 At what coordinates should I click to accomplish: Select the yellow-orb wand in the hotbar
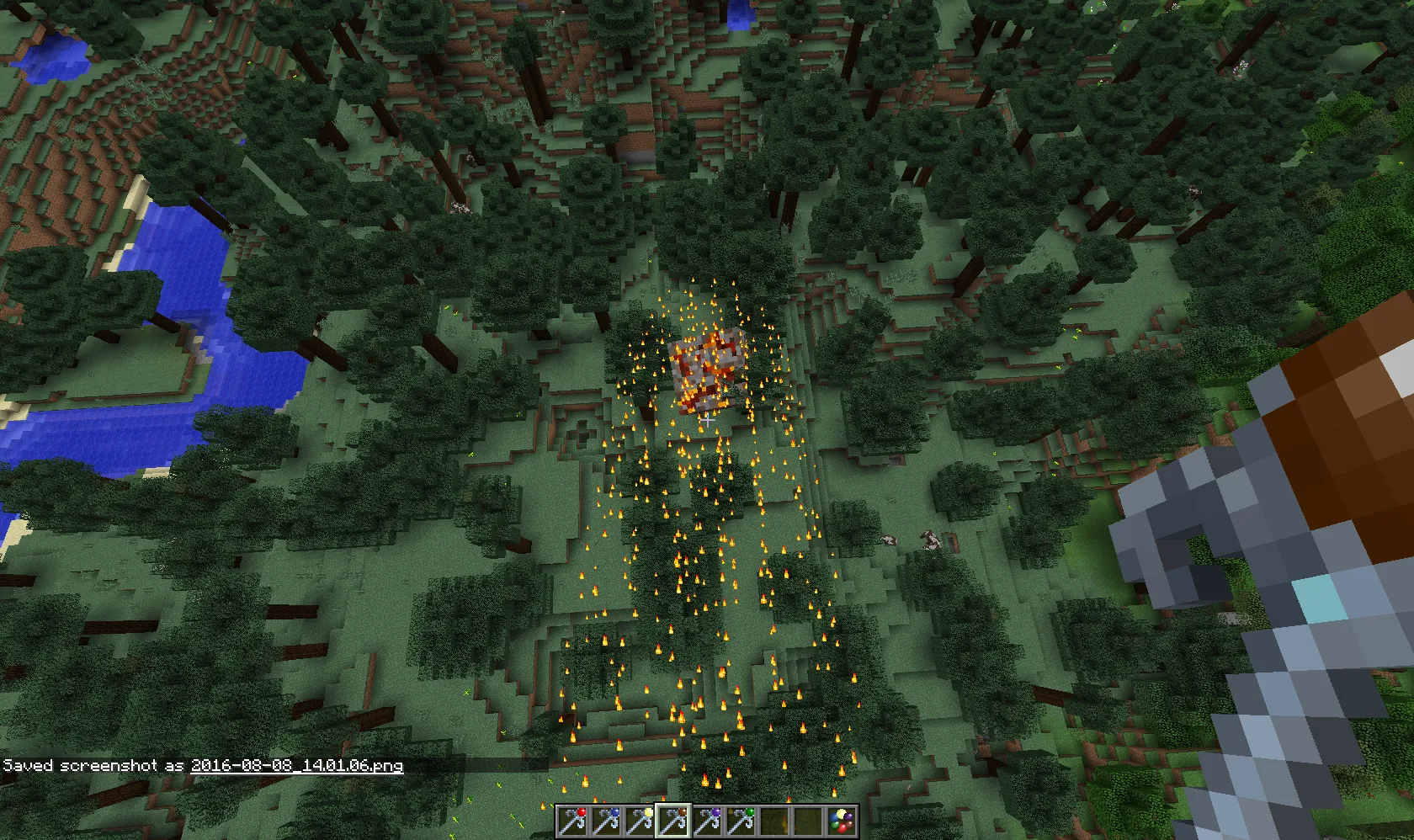tap(642, 821)
